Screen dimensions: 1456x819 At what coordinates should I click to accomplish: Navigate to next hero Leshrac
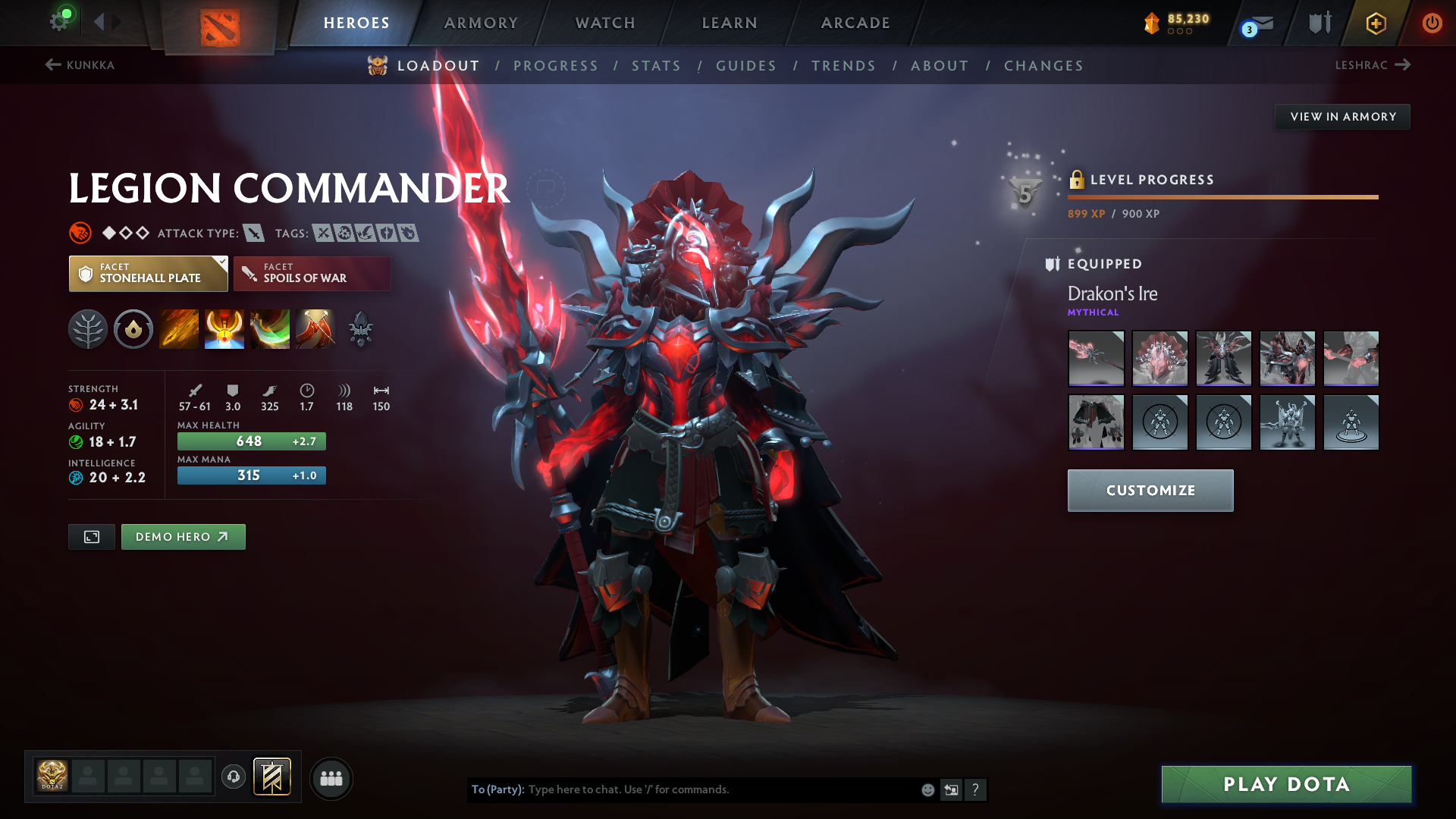pyautogui.click(x=1373, y=65)
